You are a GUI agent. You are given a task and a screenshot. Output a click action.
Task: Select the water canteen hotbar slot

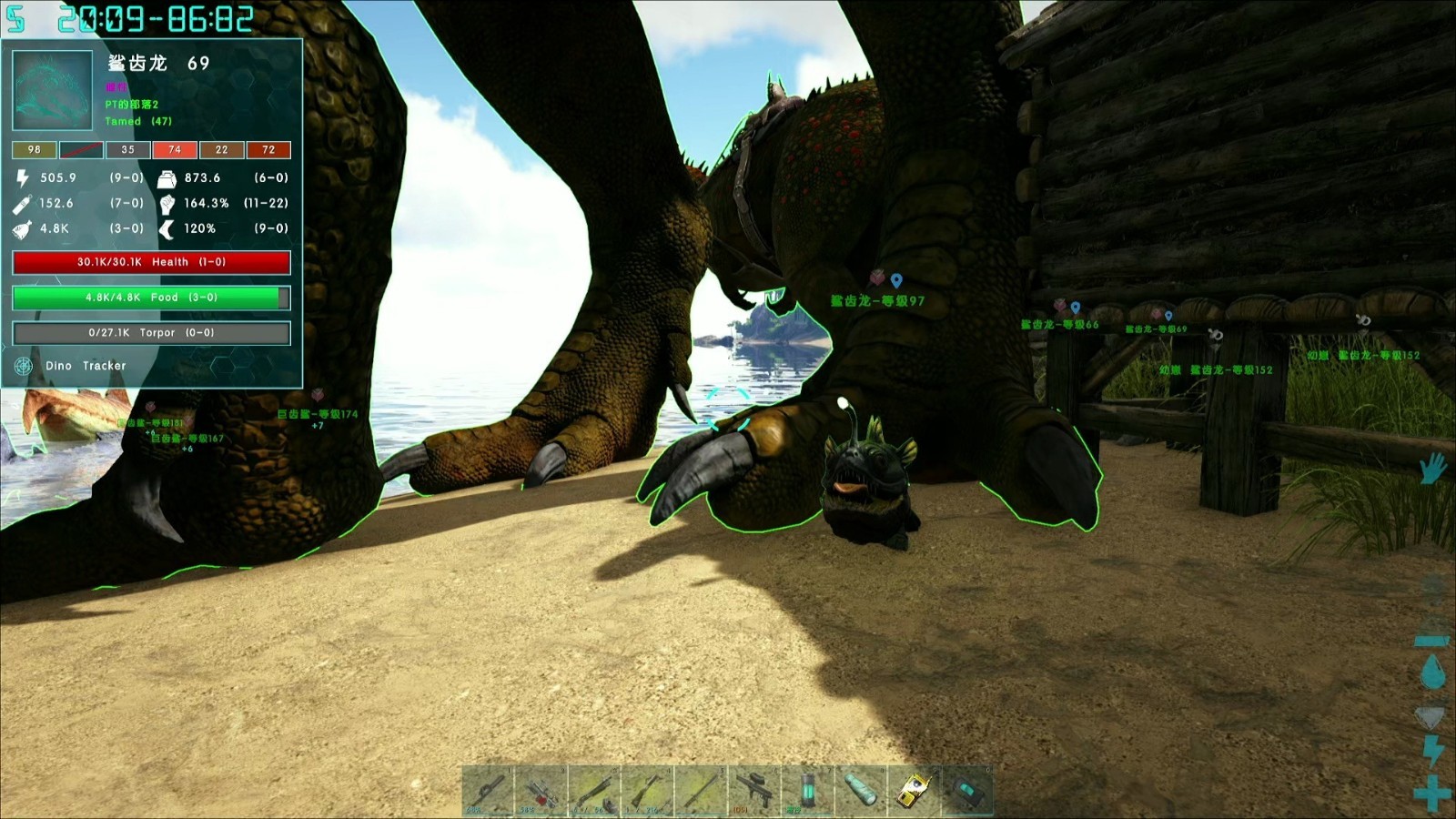pyautogui.click(x=861, y=790)
